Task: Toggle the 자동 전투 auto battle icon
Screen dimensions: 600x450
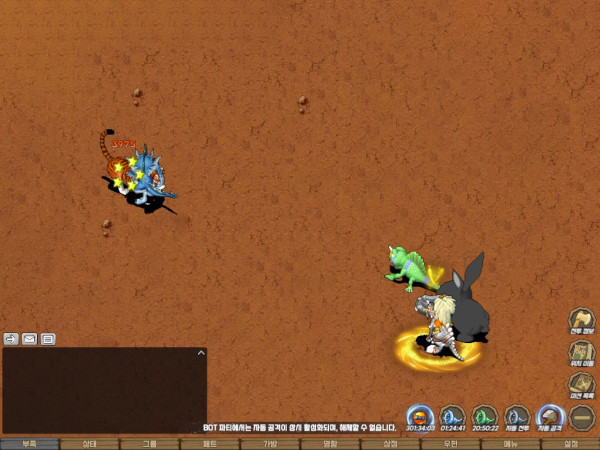Action: 516,416
